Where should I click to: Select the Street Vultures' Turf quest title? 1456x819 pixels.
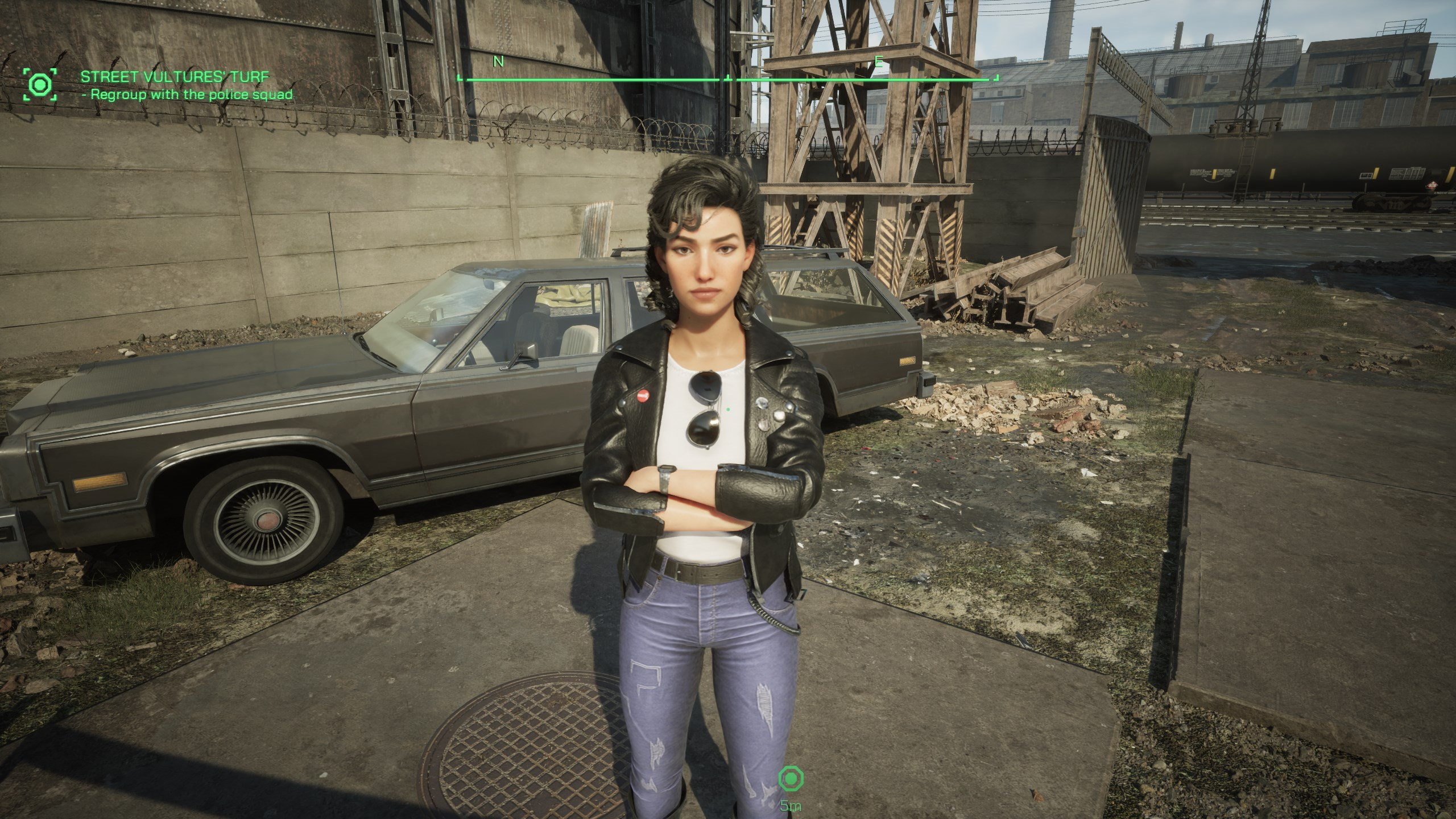click(174, 77)
